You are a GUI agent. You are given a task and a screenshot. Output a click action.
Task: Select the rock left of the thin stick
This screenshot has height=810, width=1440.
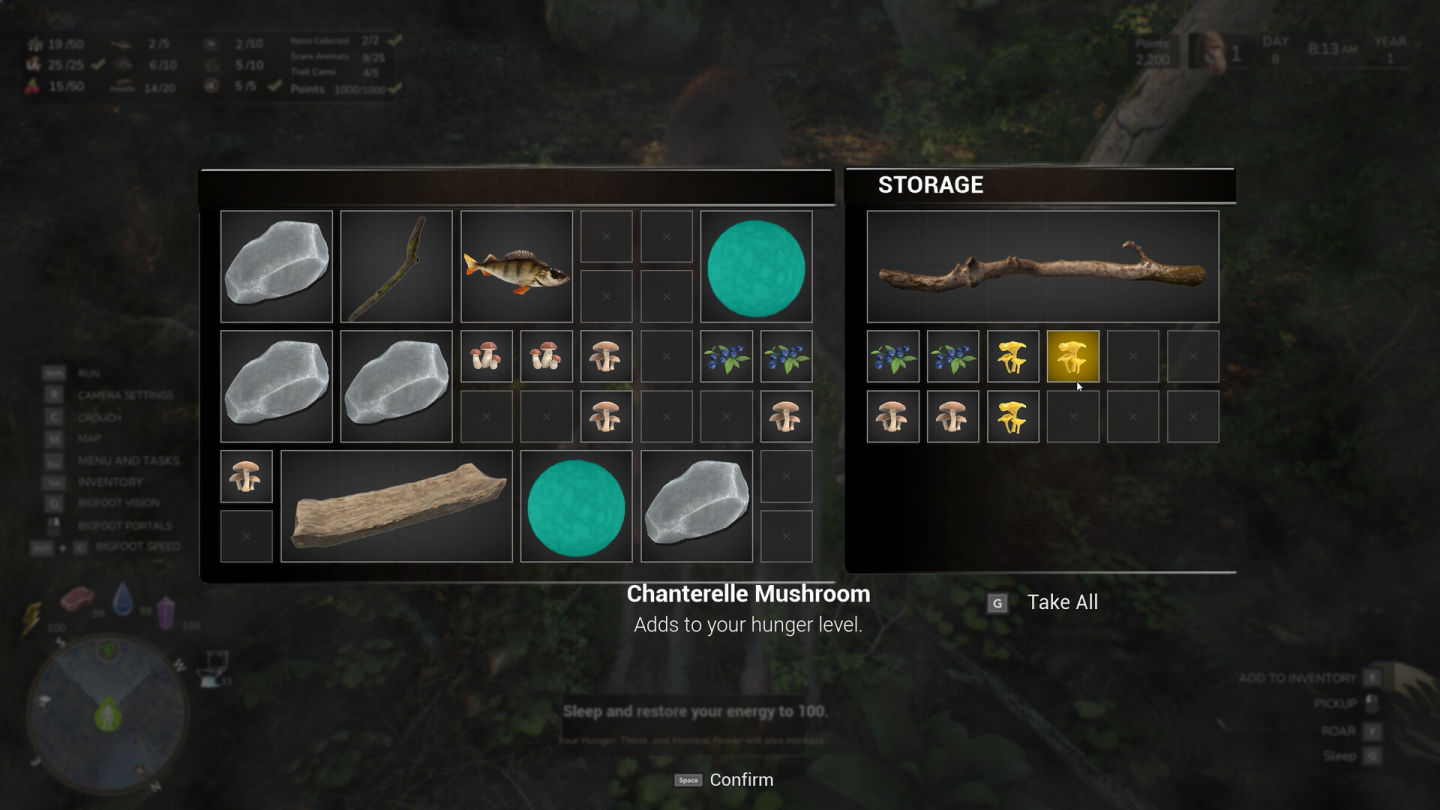(276, 267)
